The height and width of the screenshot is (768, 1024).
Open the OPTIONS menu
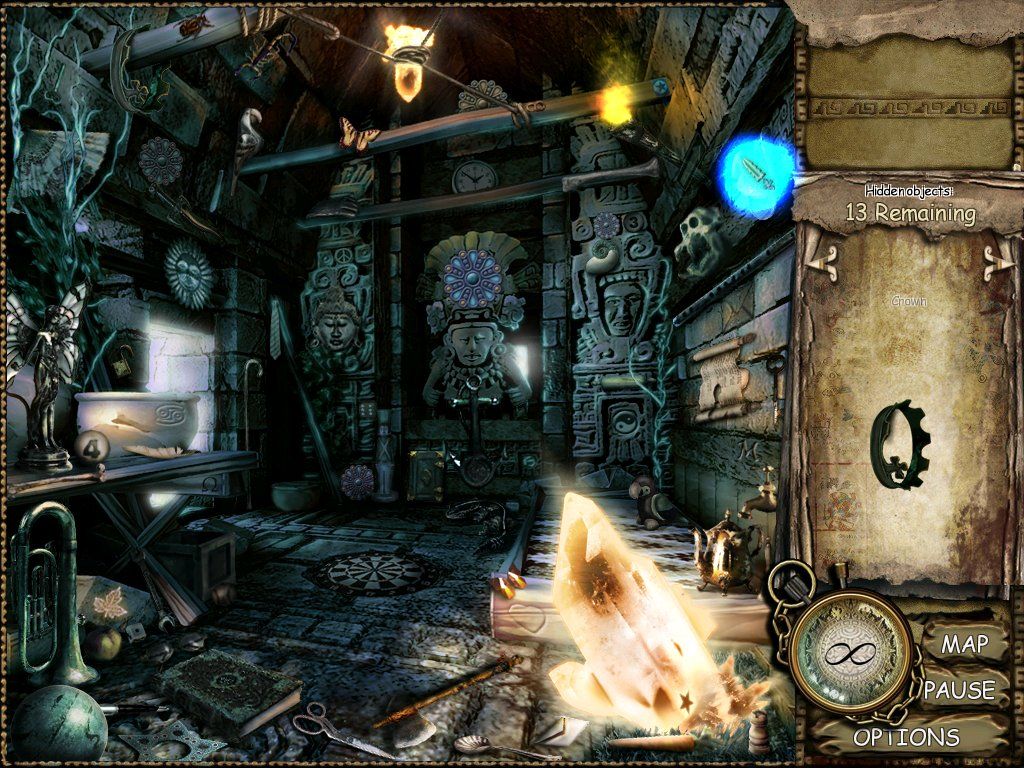tap(906, 738)
